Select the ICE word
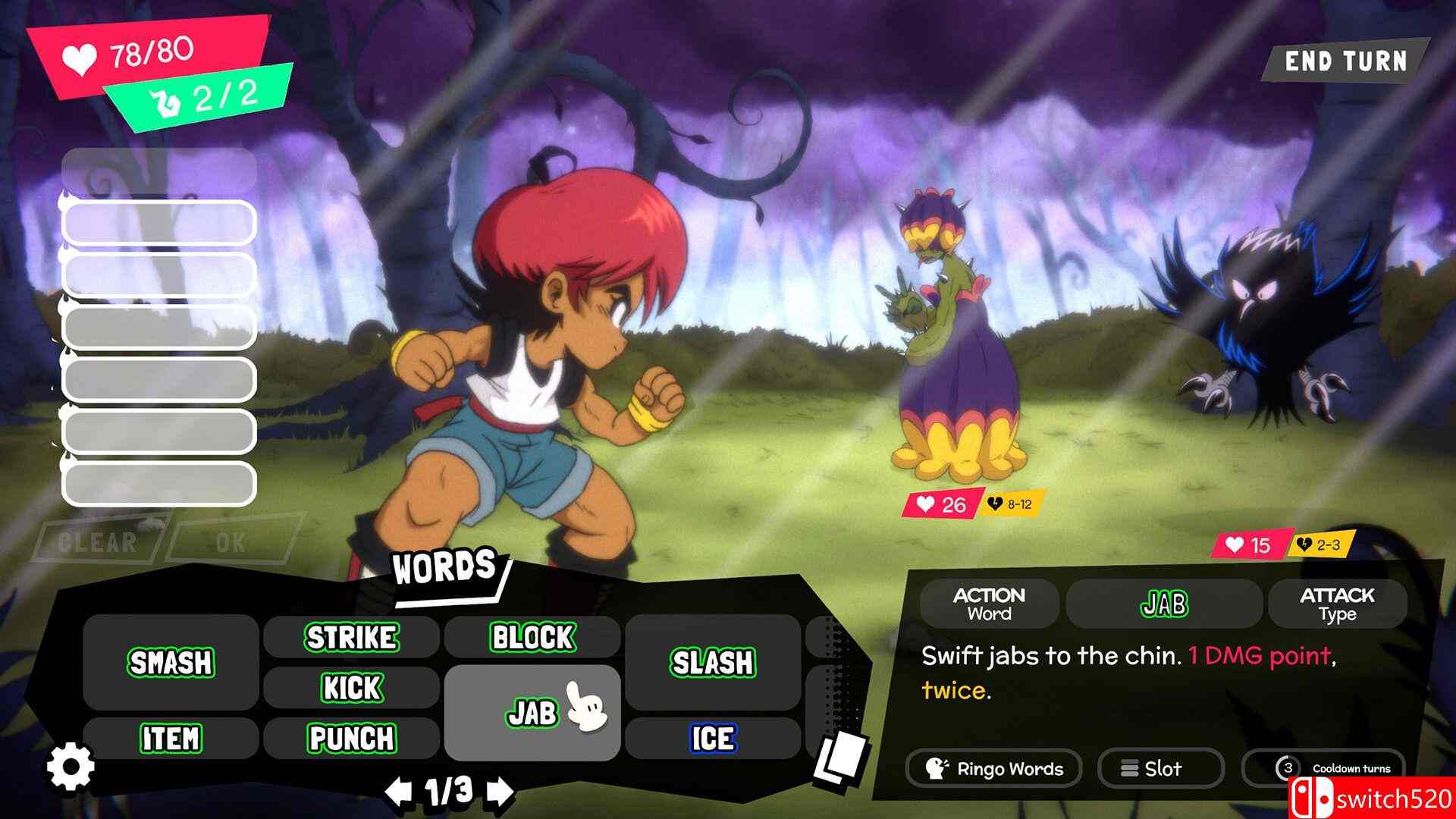The height and width of the screenshot is (819, 1456). [712, 738]
